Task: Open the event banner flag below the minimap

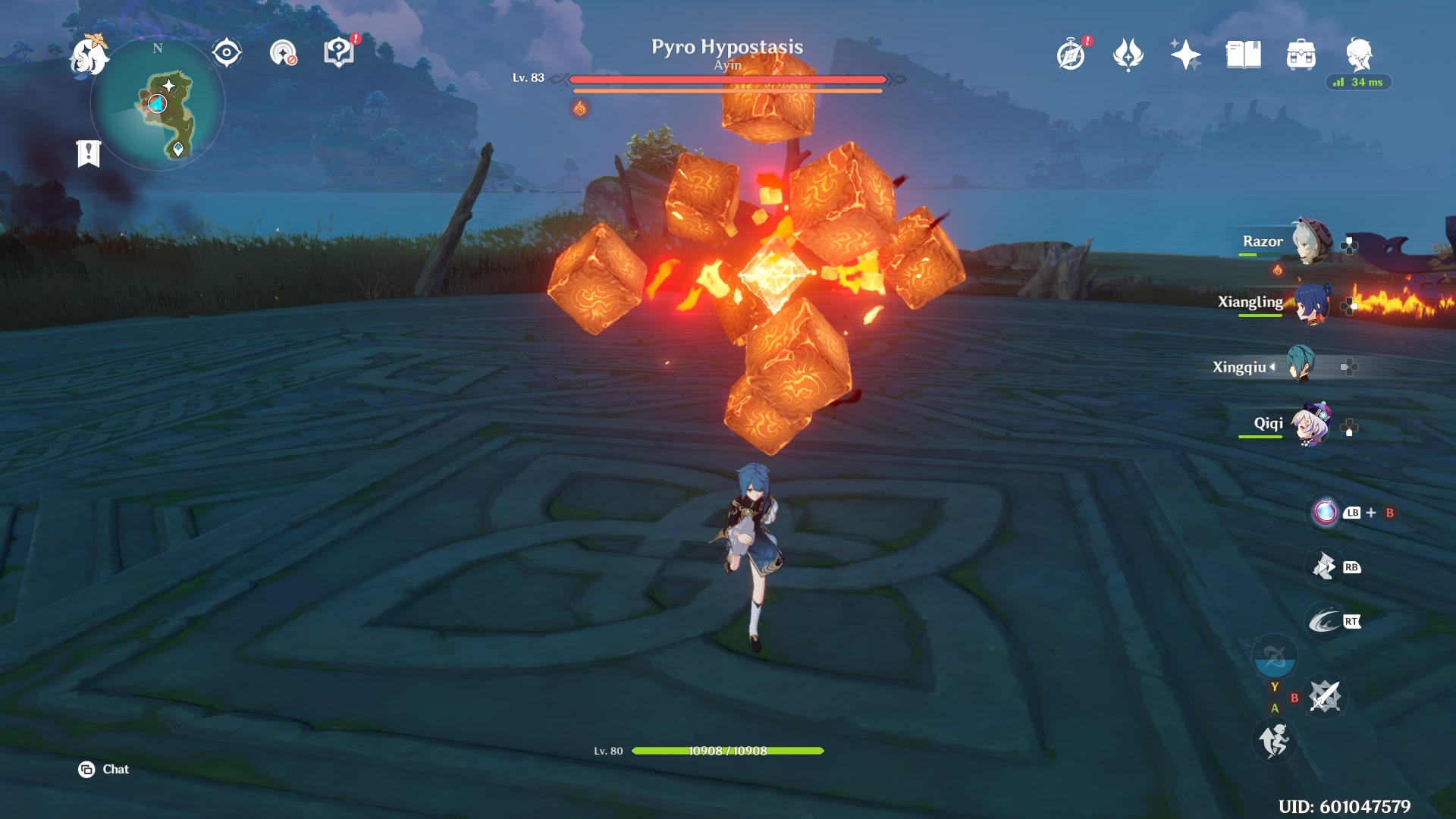Action: (x=89, y=154)
